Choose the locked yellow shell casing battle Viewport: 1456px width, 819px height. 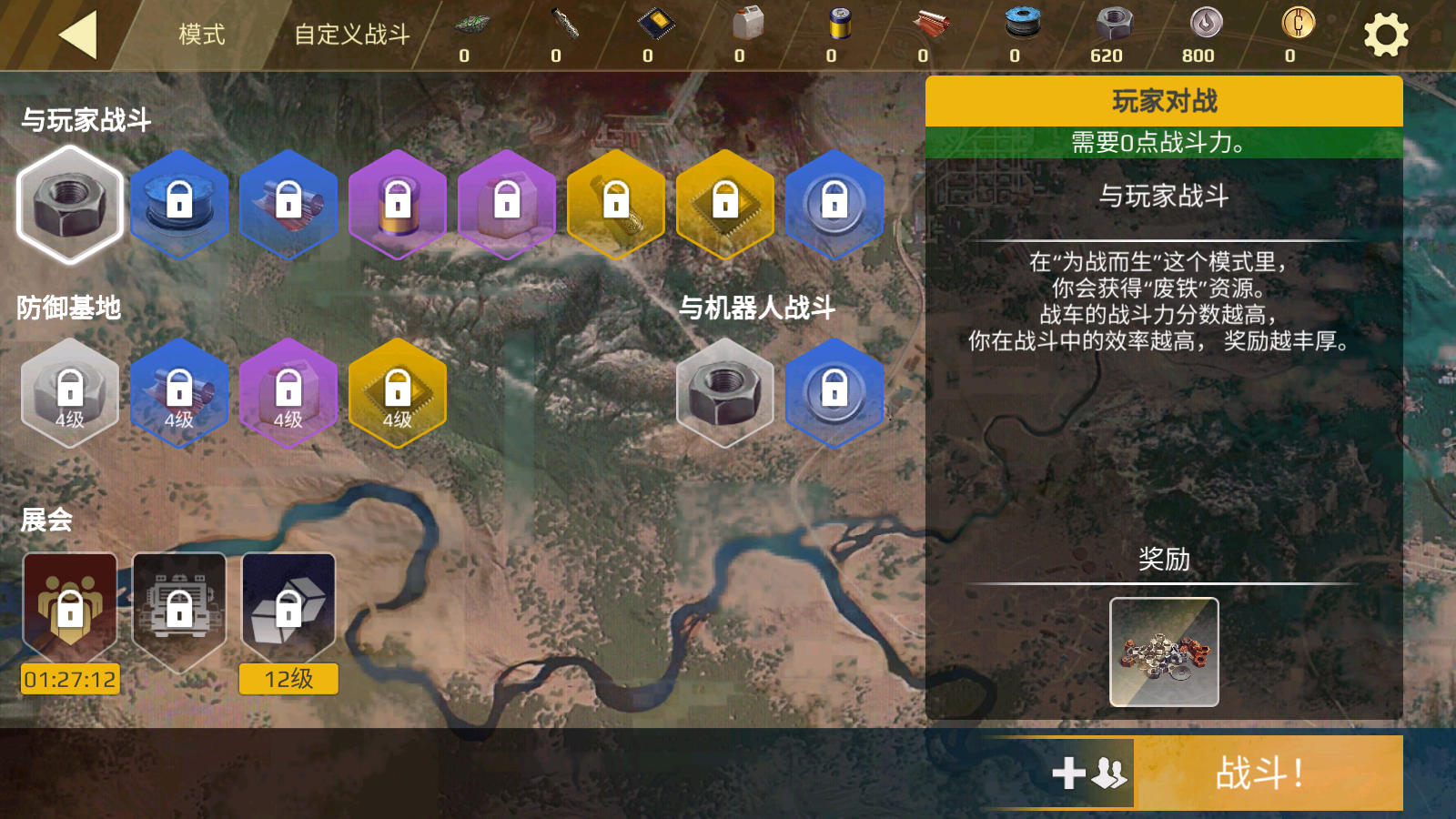[x=616, y=205]
